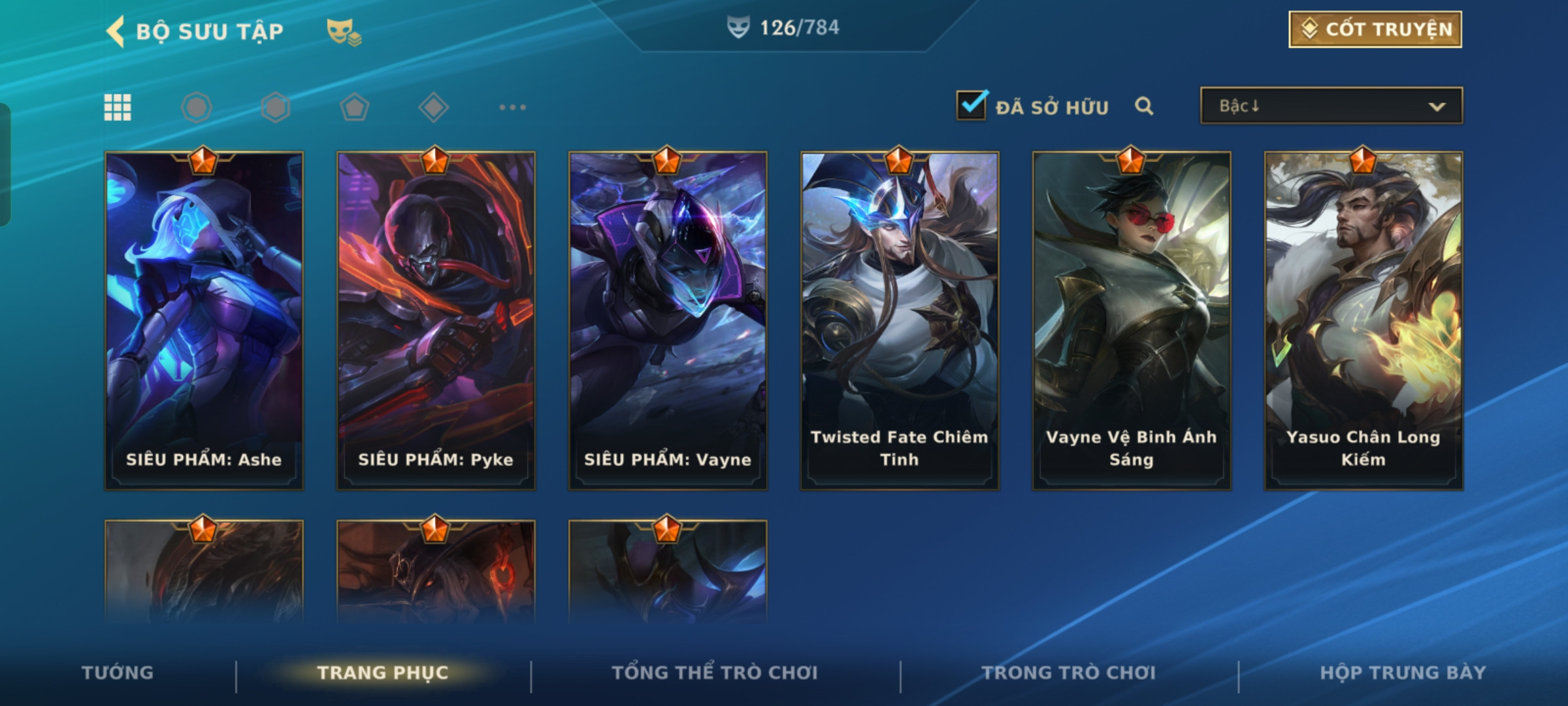Show more filters via three dots
1568x706 pixels.
512,107
